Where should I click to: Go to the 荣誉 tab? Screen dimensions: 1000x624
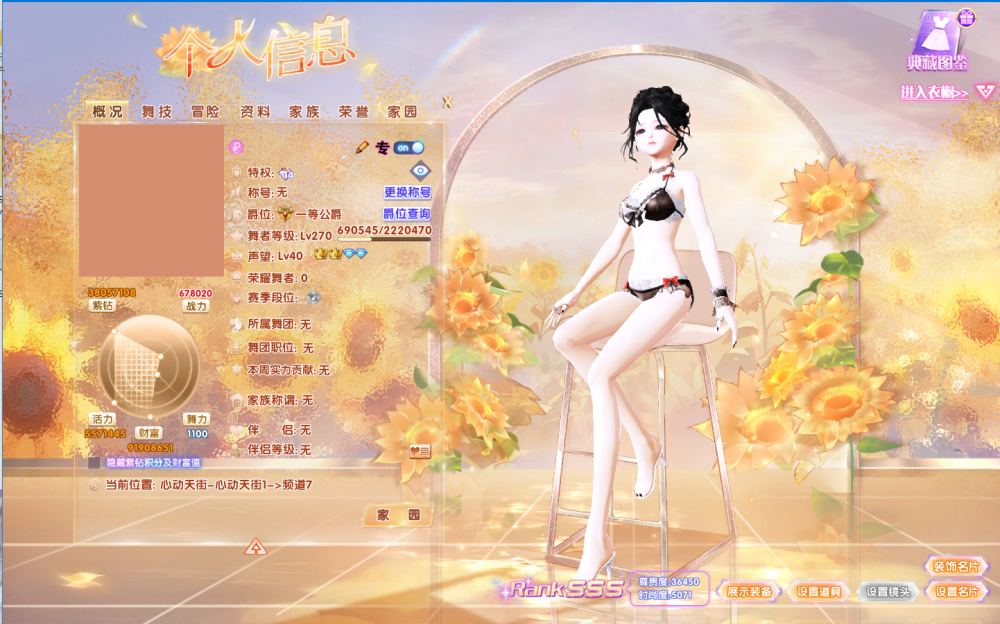pos(353,112)
